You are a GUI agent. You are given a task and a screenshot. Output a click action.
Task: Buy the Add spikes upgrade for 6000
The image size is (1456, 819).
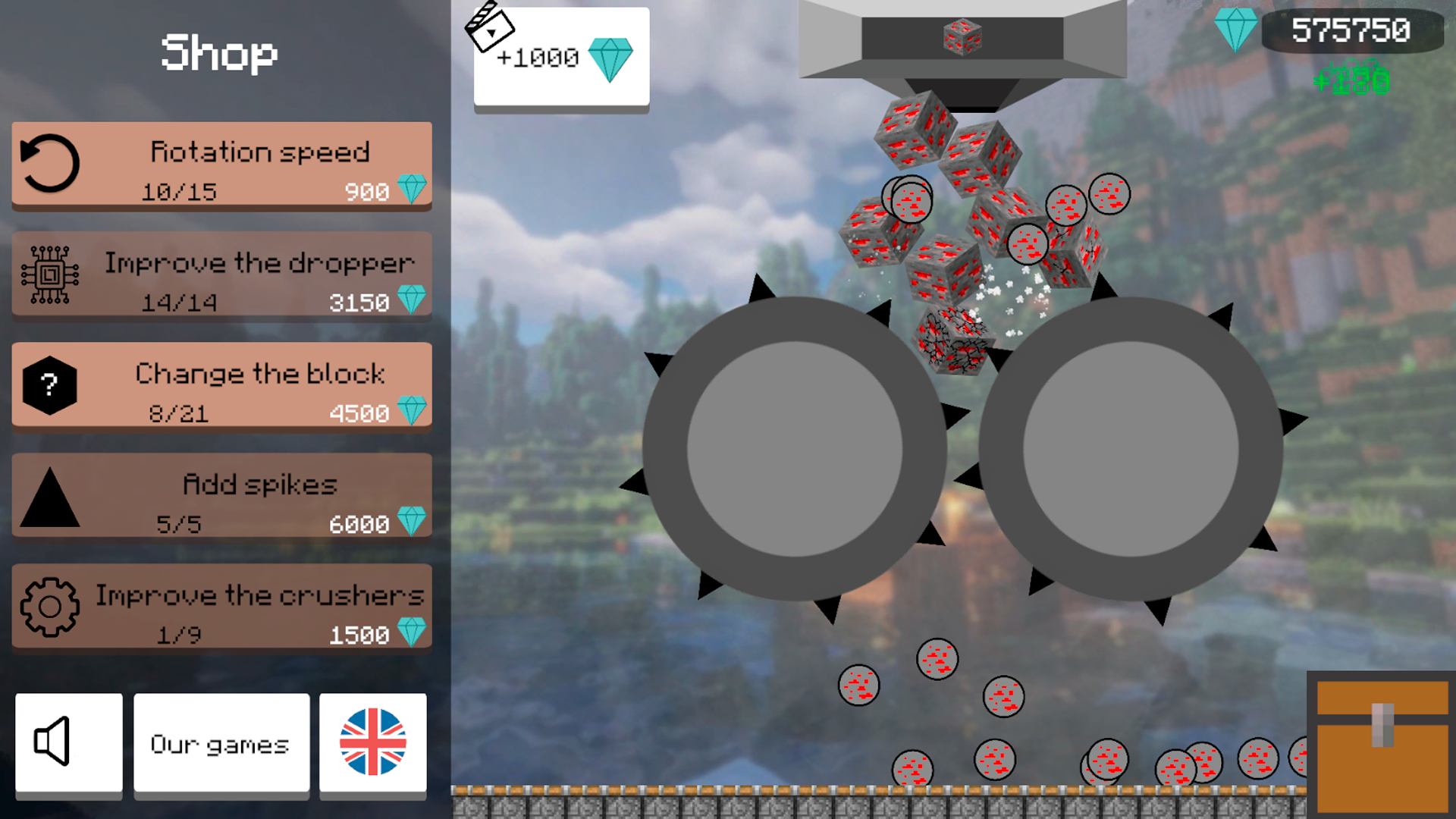tap(221, 497)
